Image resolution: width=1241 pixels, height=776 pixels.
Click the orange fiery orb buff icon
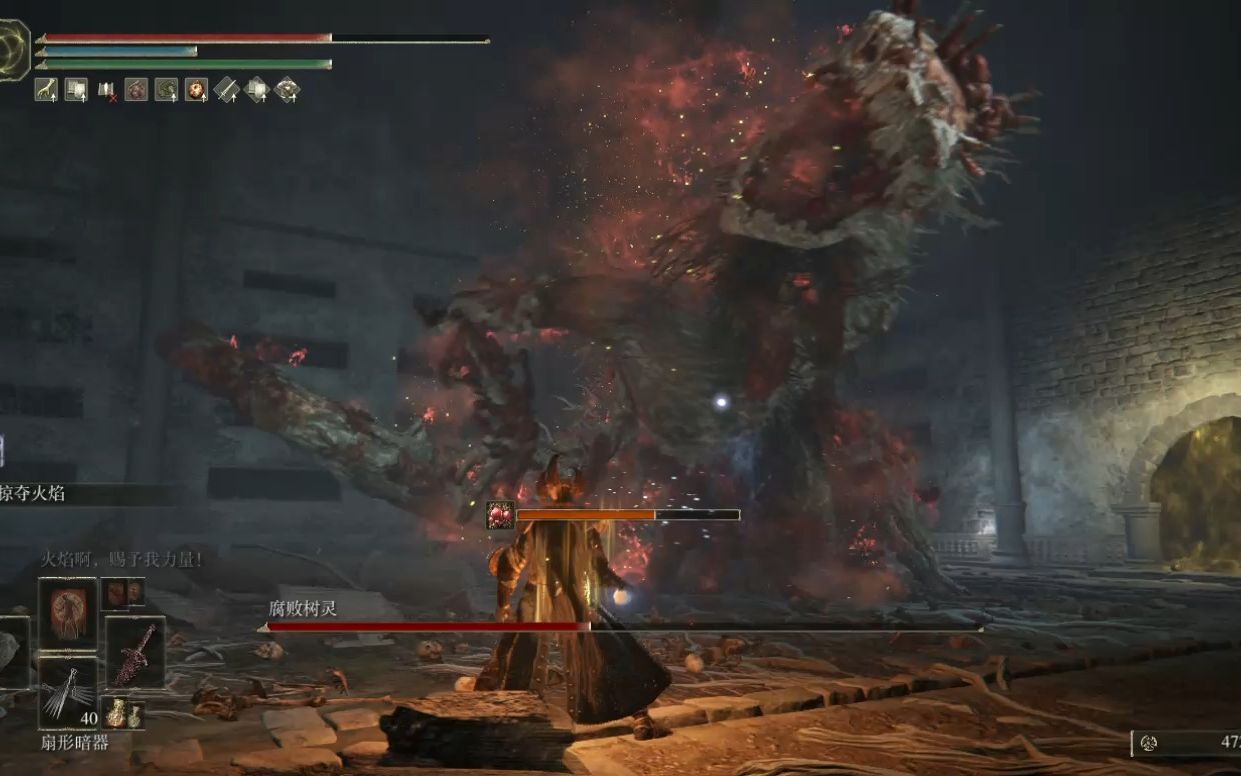(196, 90)
